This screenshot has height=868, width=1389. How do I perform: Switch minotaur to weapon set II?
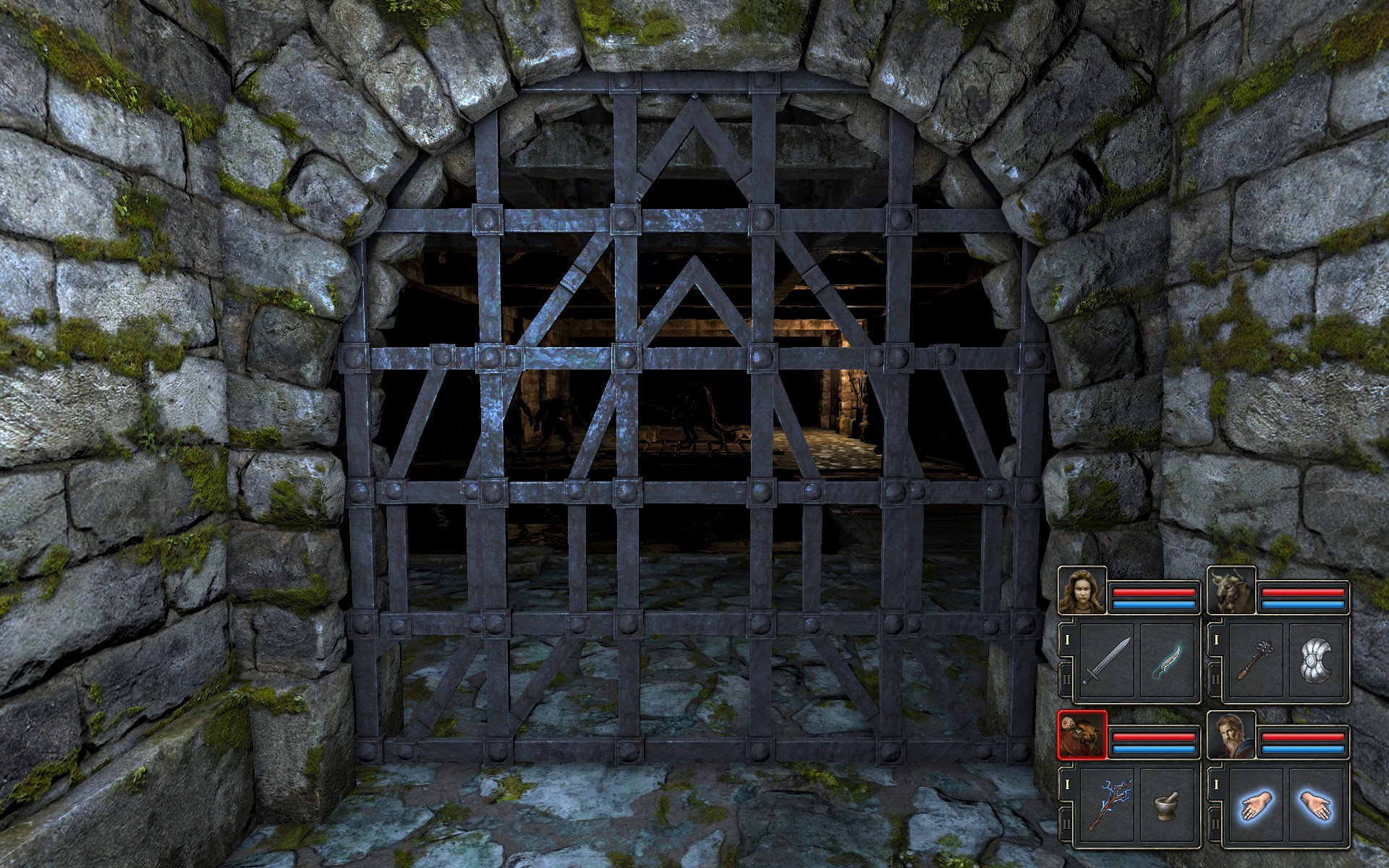[x=1215, y=680]
